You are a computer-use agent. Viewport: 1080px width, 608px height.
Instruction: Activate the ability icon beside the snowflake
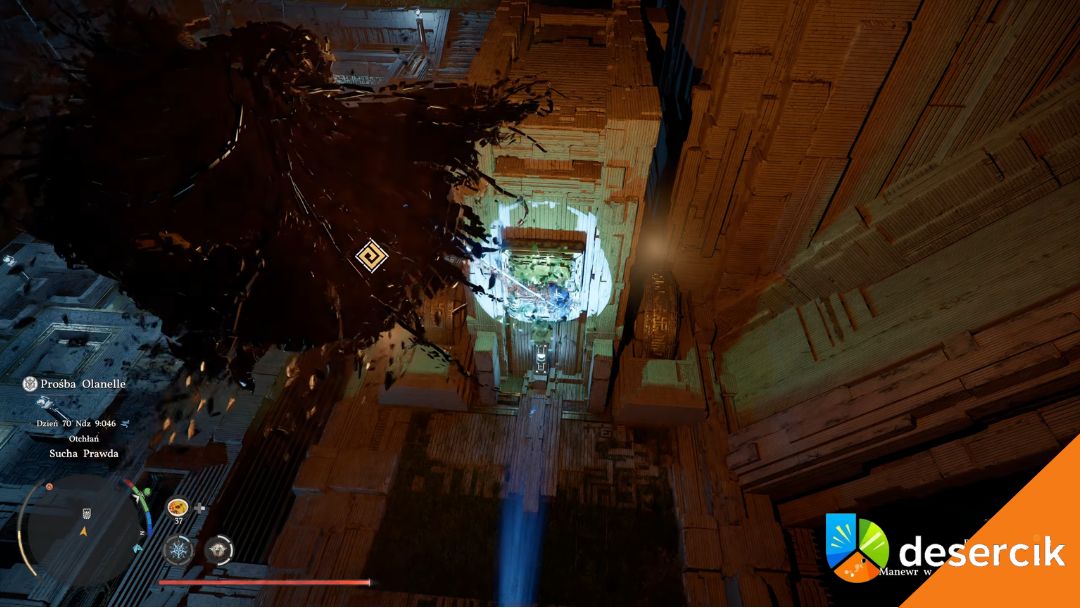218,549
